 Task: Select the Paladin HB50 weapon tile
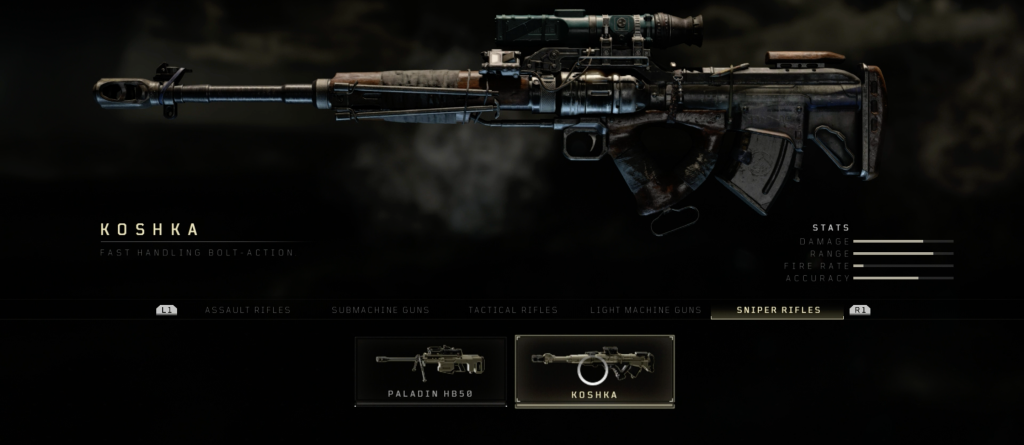430,371
